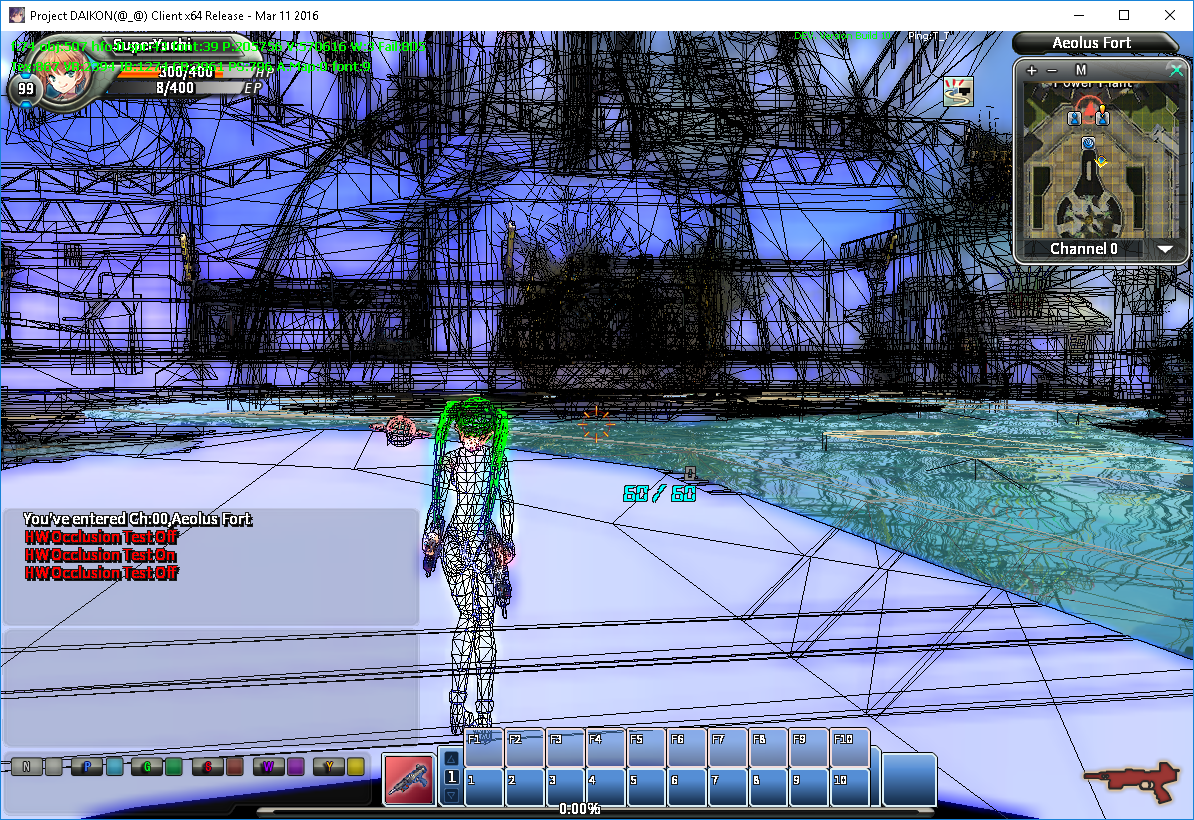Screen dimensions: 1194x820
Task: Click the F1 hotbar slot
Action: click(x=484, y=748)
